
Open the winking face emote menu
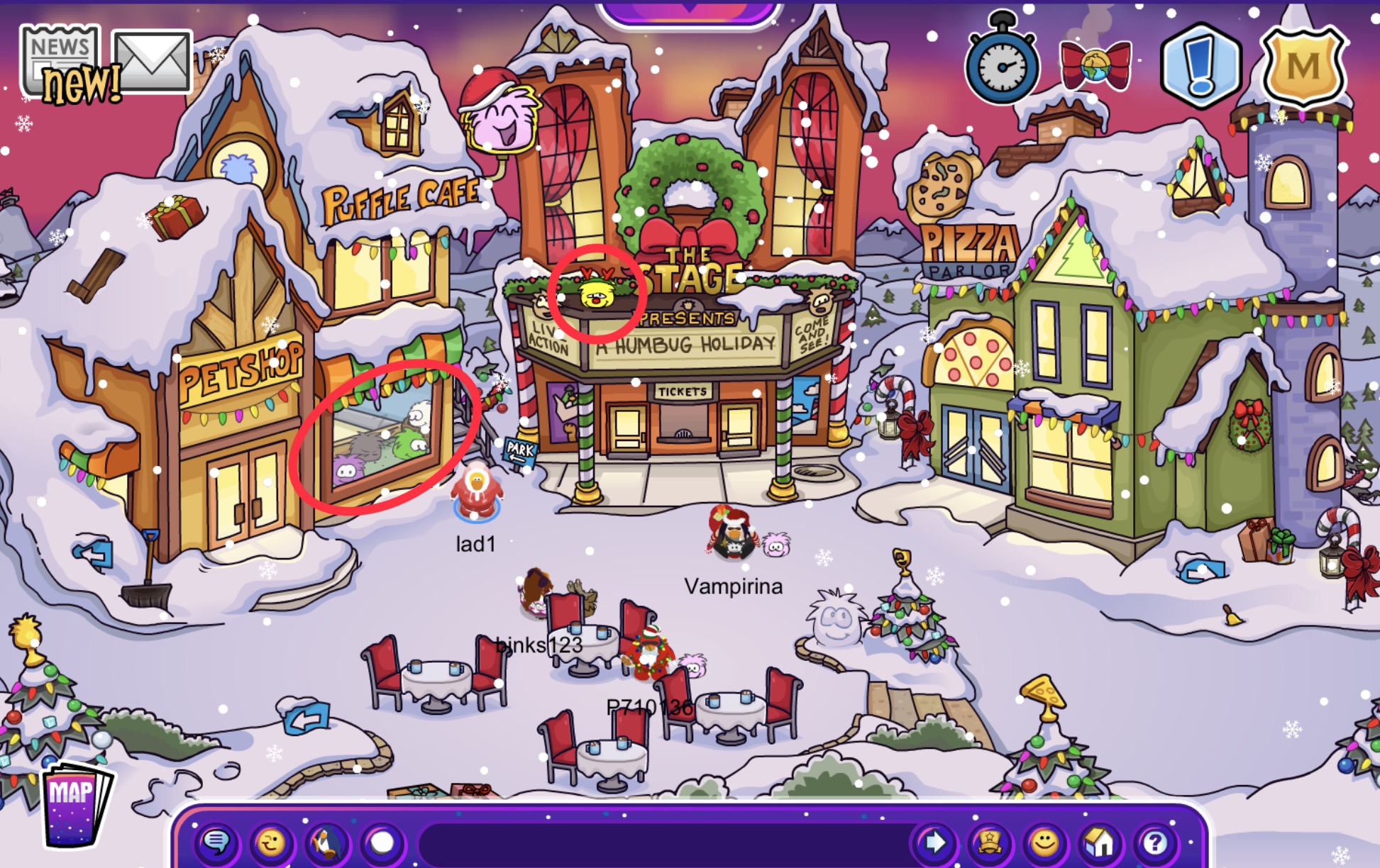[271, 842]
